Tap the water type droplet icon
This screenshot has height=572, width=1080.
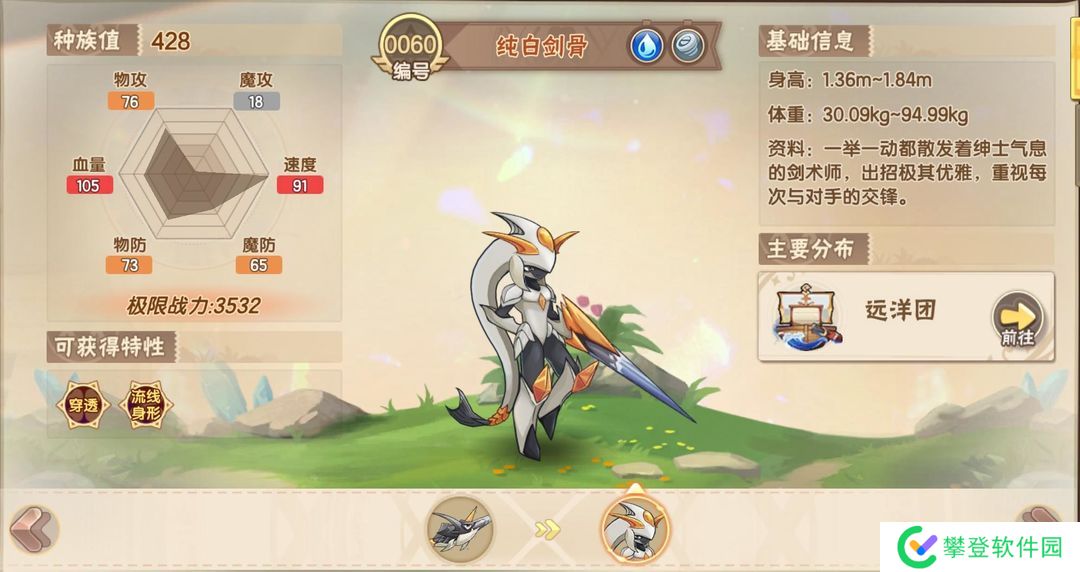click(646, 46)
